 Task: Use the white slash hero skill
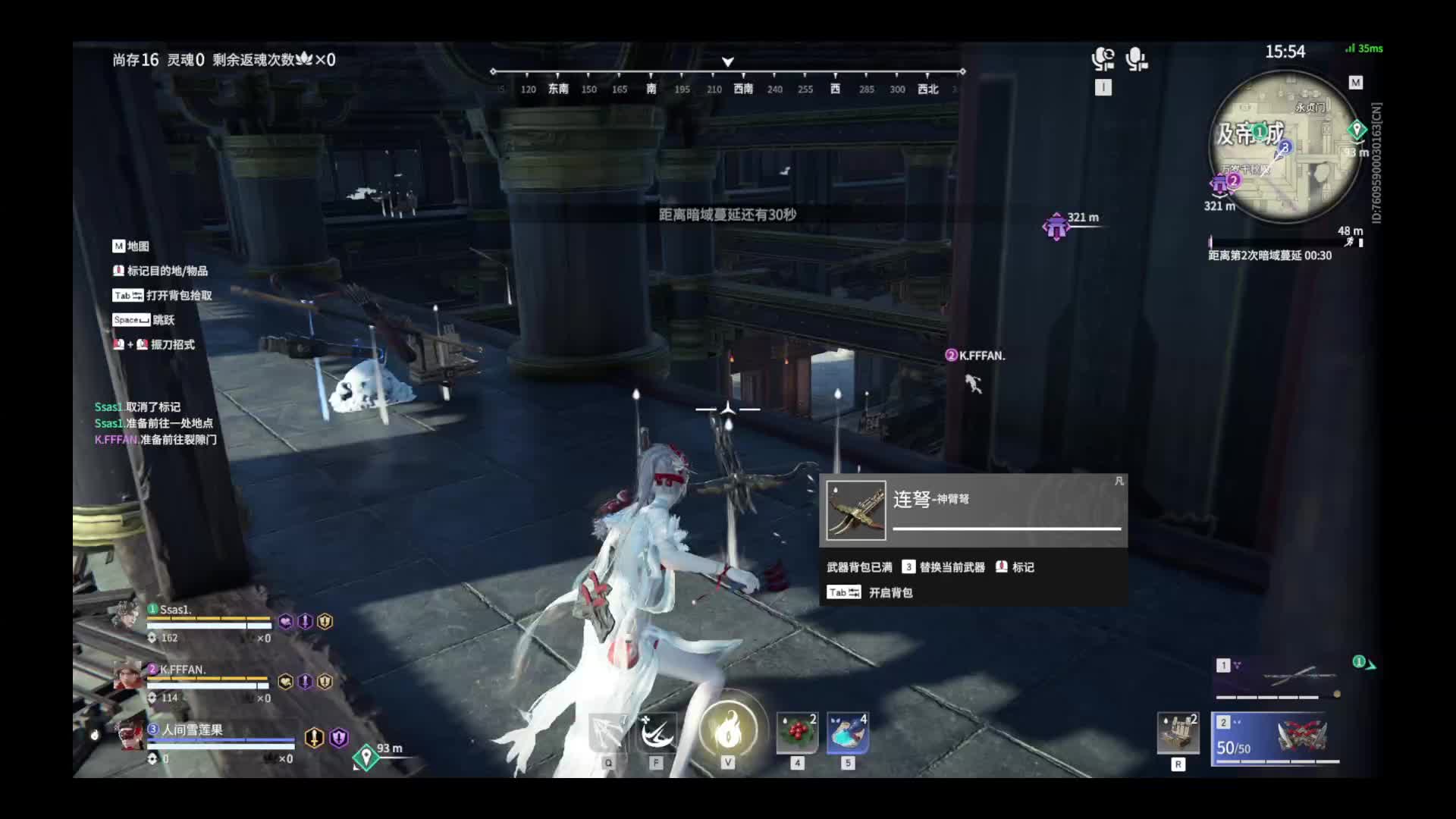click(657, 732)
